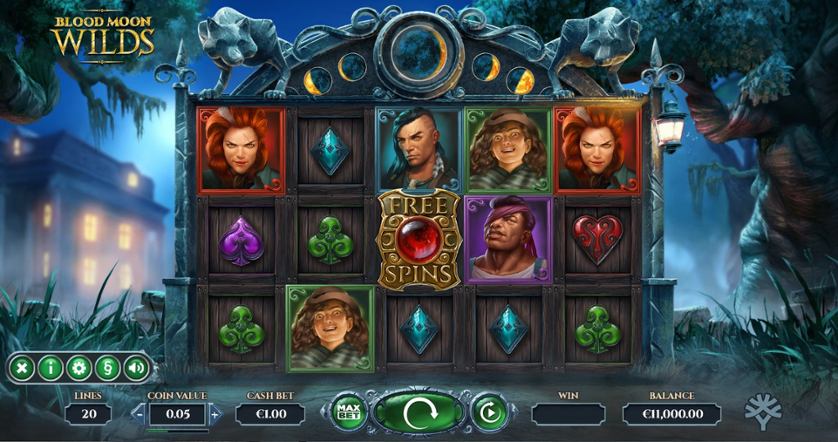Start autoplay spins

point(490,412)
